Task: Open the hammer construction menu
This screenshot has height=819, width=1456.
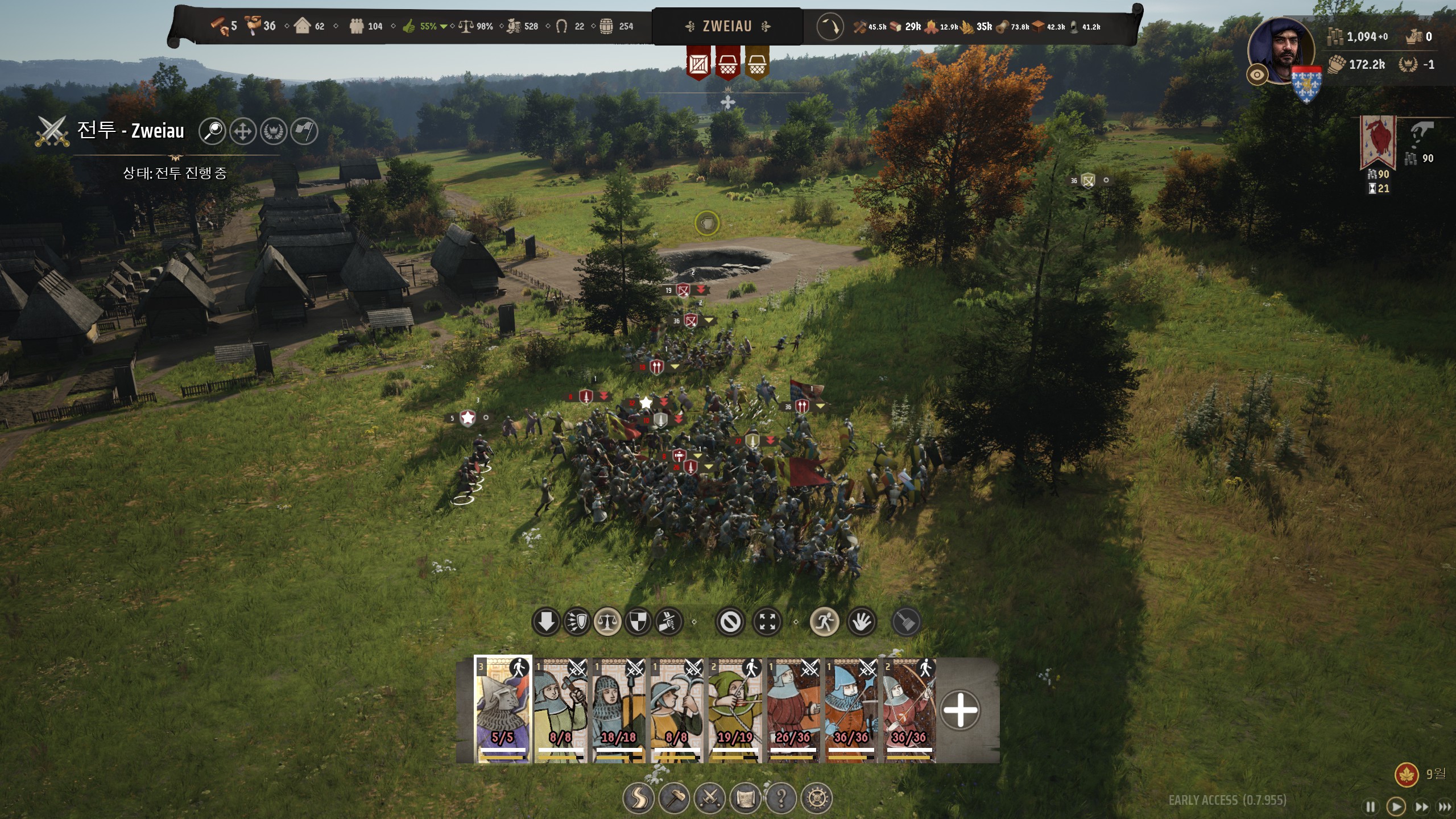Action: pyautogui.click(x=674, y=798)
